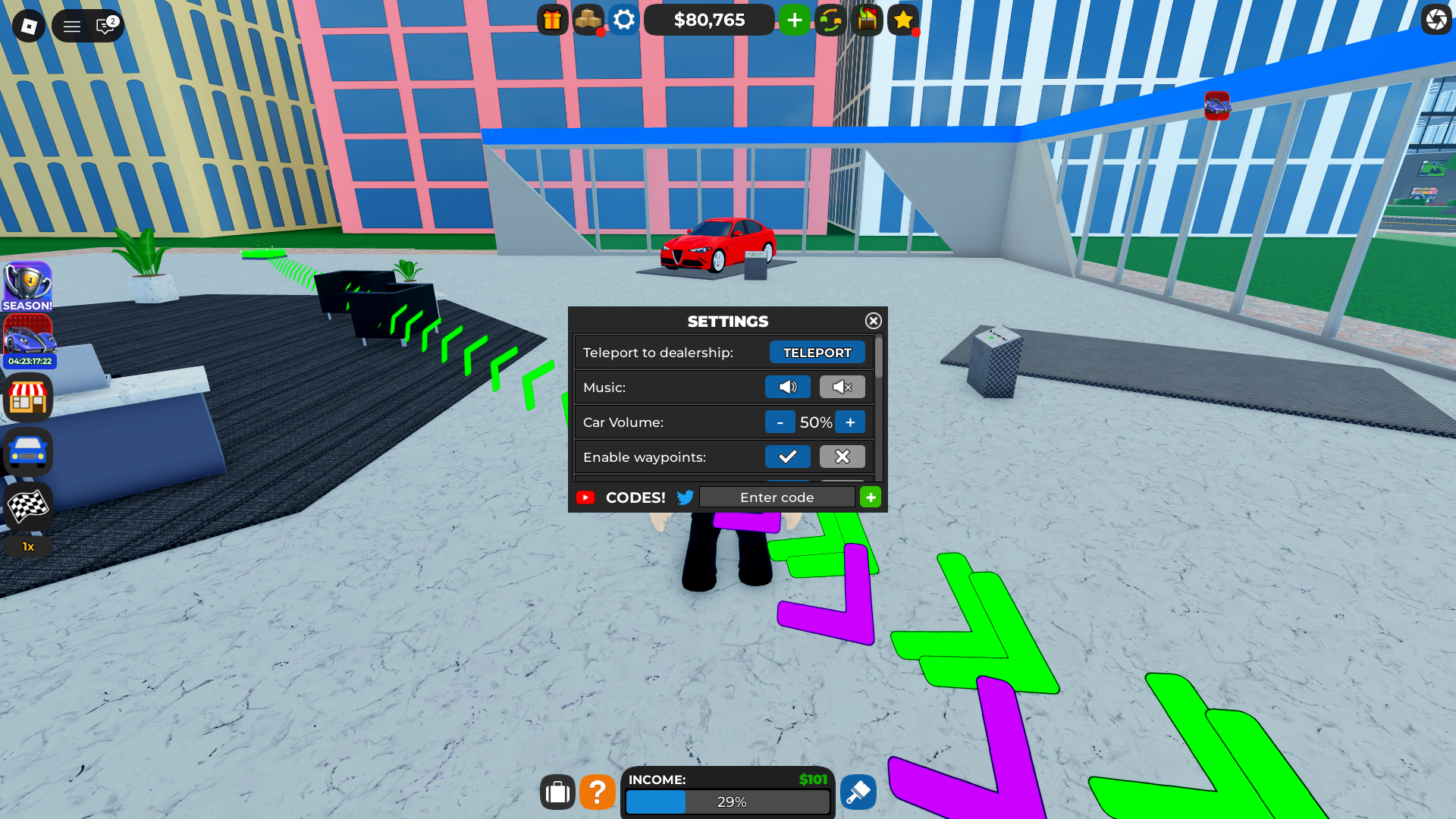Open the blue settings gear
Viewport: 1456px width, 819px height.
click(624, 20)
